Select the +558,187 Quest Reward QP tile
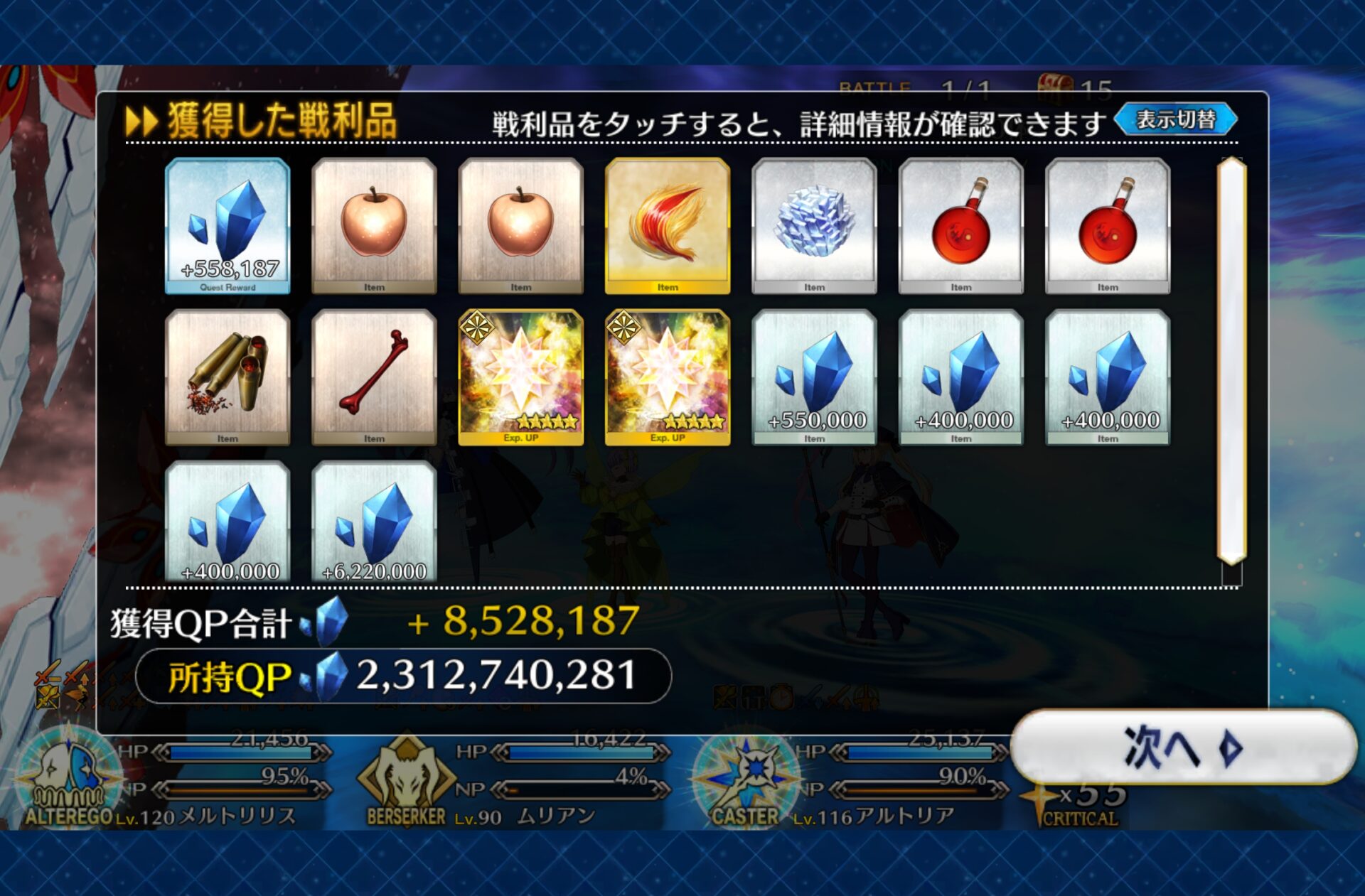1365x896 pixels. click(x=227, y=225)
